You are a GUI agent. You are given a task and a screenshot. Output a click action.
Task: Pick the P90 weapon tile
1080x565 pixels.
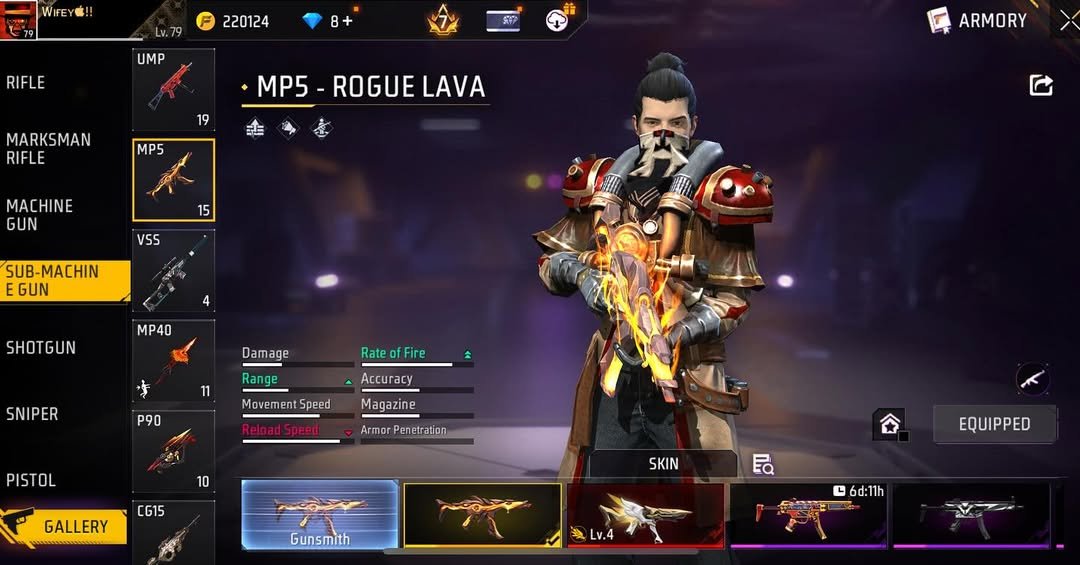coord(173,452)
